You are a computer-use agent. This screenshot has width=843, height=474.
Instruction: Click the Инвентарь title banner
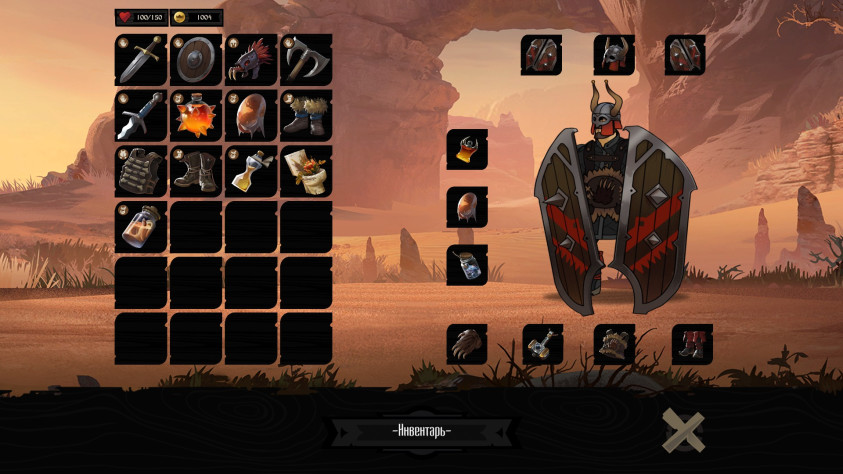click(x=421, y=431)
